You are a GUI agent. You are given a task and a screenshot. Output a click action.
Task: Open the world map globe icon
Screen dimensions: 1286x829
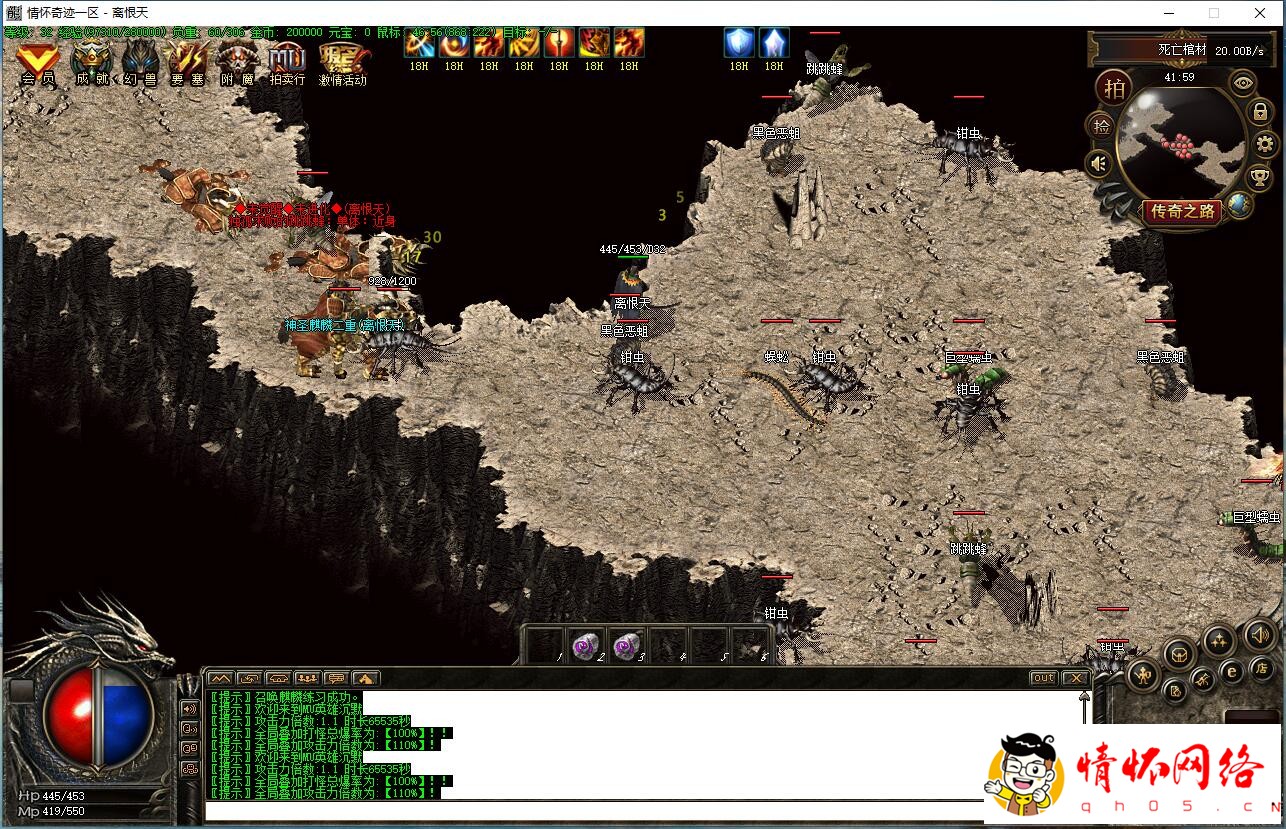pyautogui.click(x=1240, y=205)
